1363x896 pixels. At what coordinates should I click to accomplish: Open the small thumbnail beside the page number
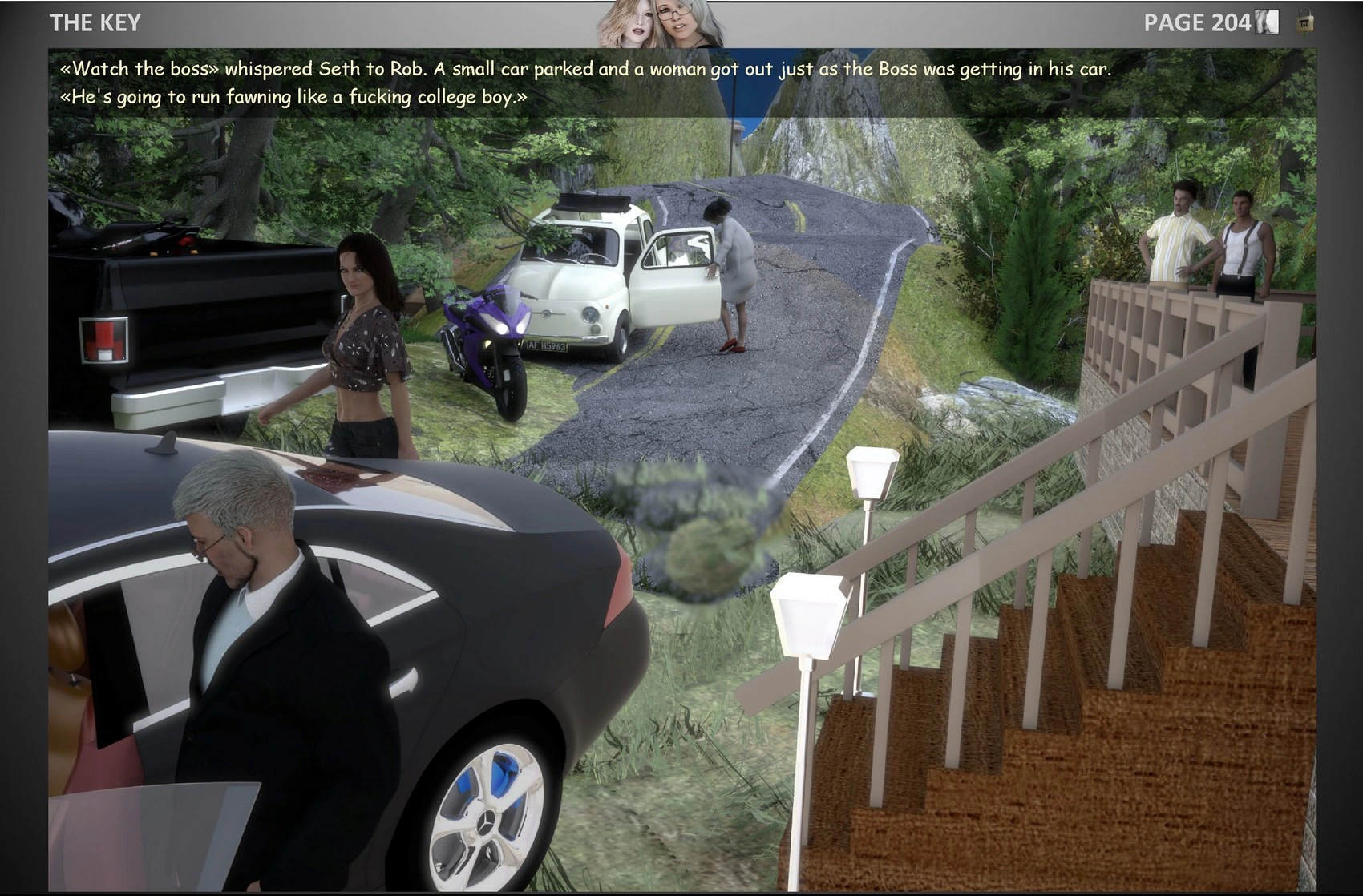1267,22
